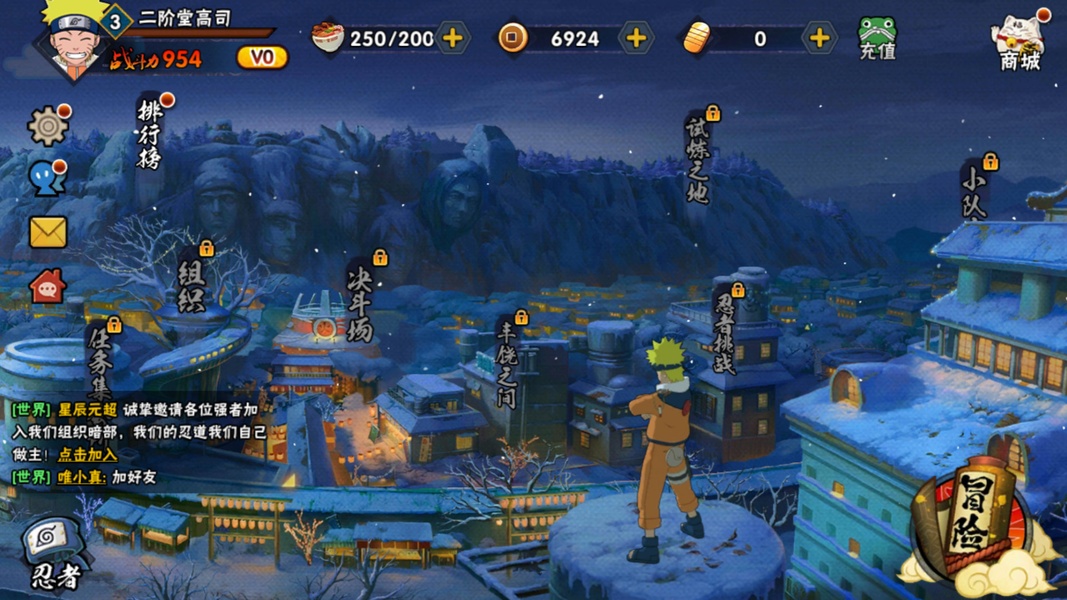The height and width of the screenshot is (600, 1067).
Task: Open Naruto player avatar profile
Action: [x=75, y=42]
